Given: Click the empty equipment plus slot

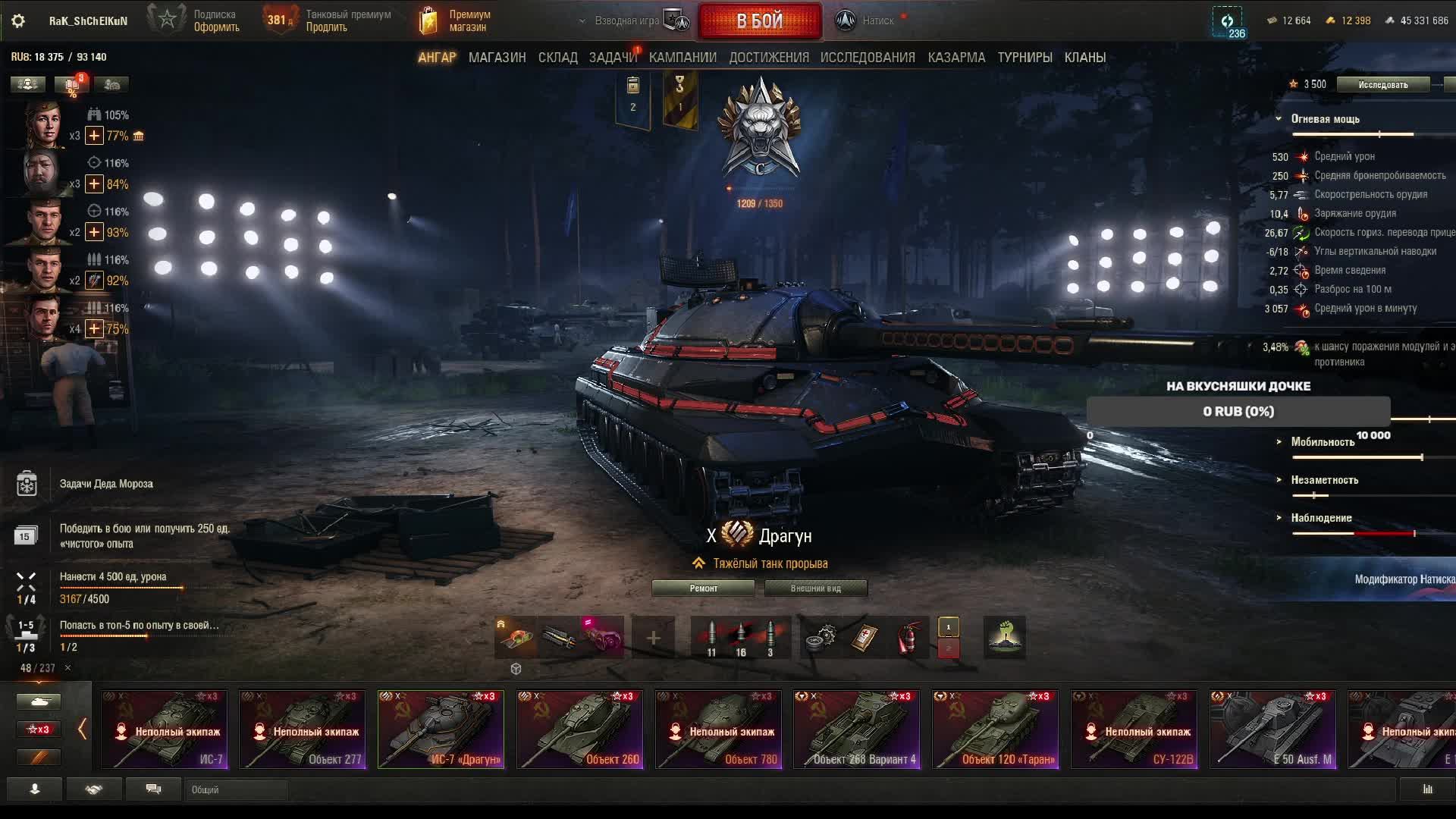Looking at the screenshot, I should [x=653, y=638].
